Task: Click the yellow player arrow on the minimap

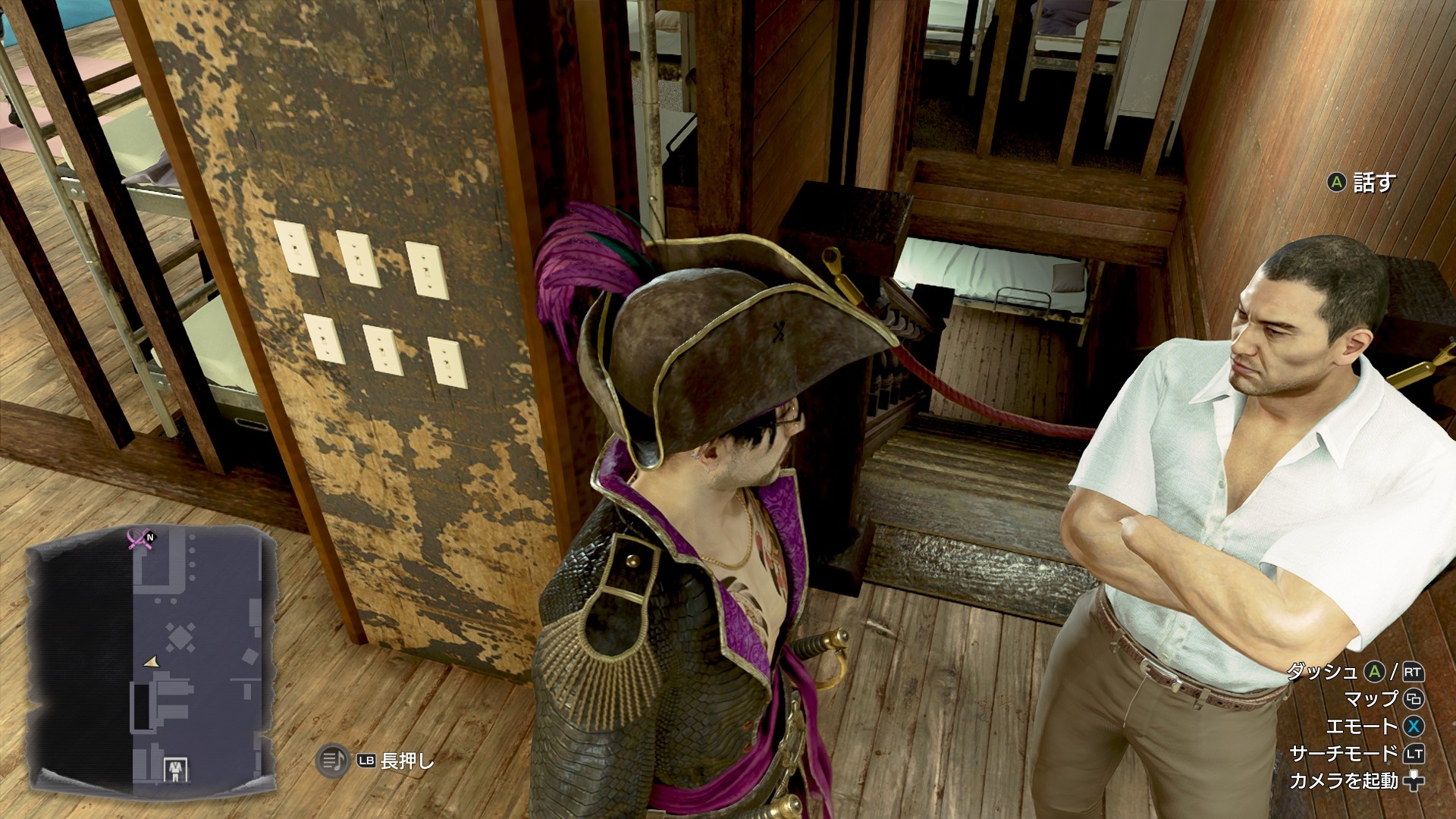Action: click(x=152, y=663)
